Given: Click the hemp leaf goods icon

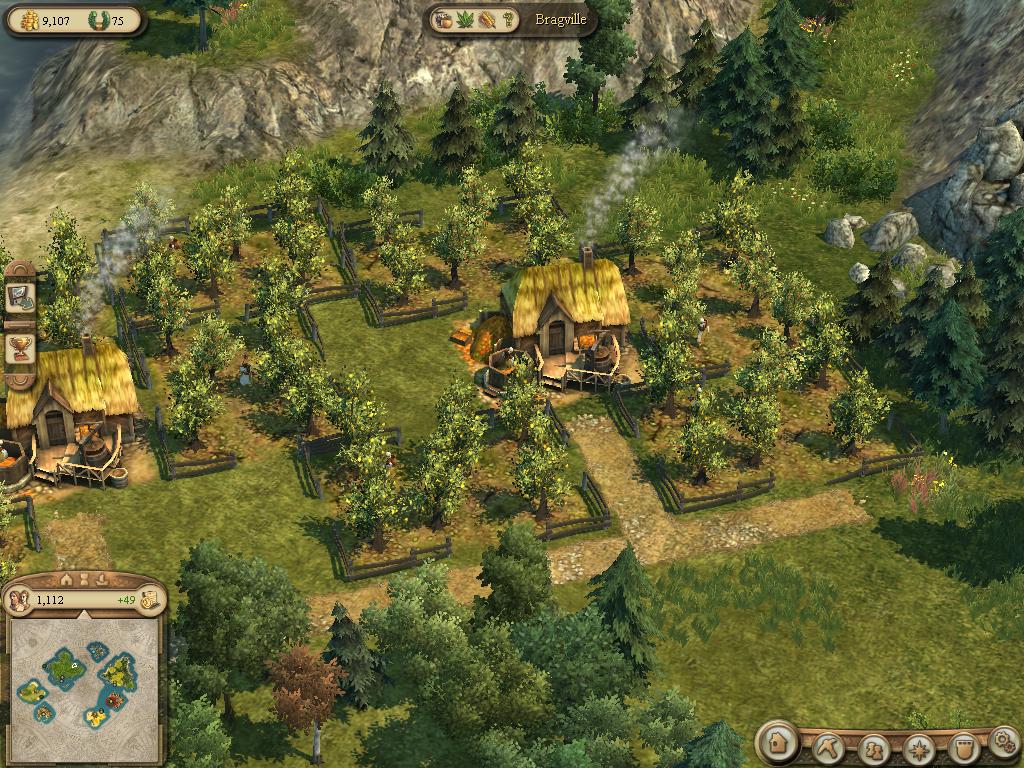Looking at the screenshot, I should 465,19.
